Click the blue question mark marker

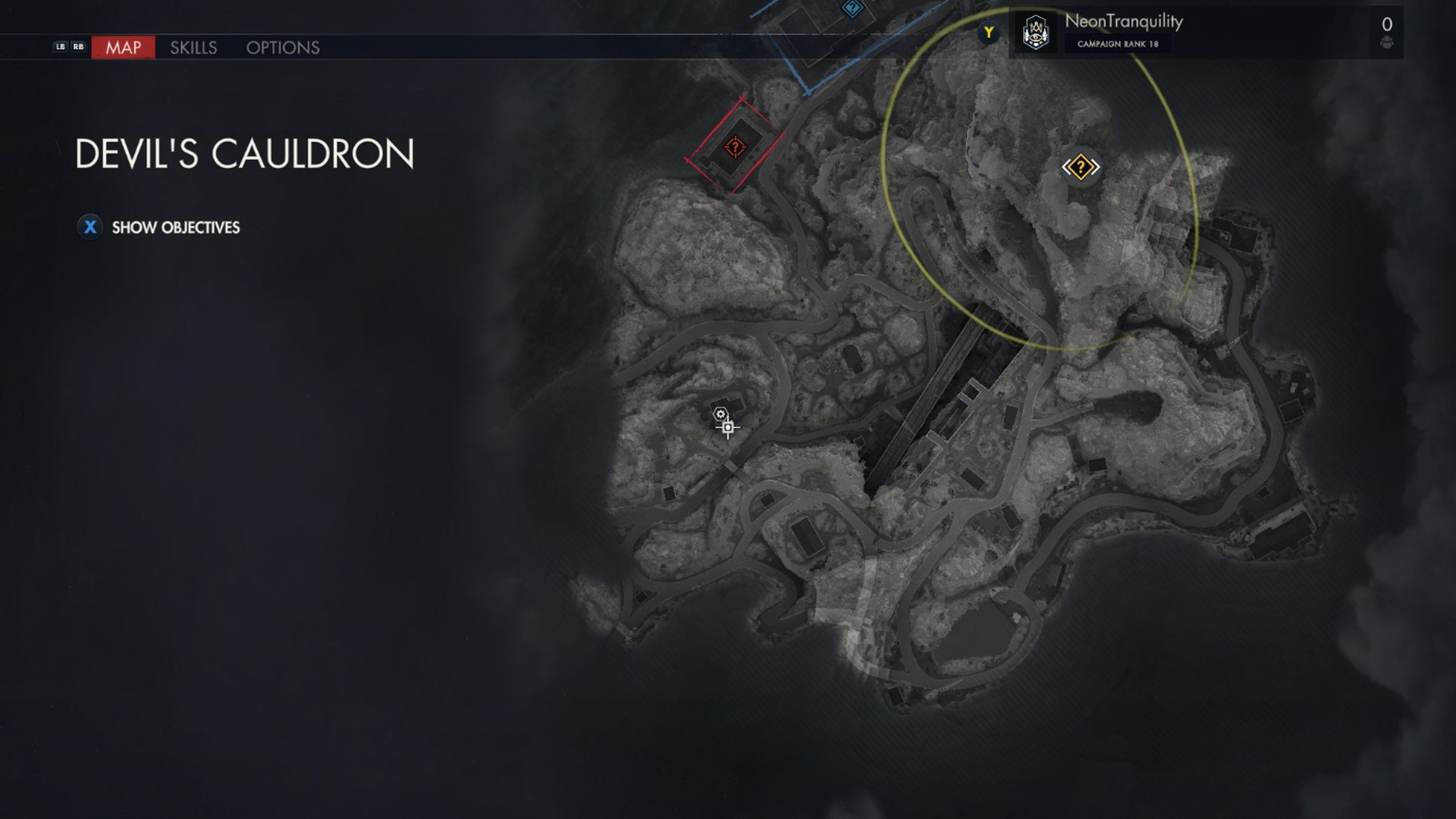pyautogui.click(x=852, y=8)
